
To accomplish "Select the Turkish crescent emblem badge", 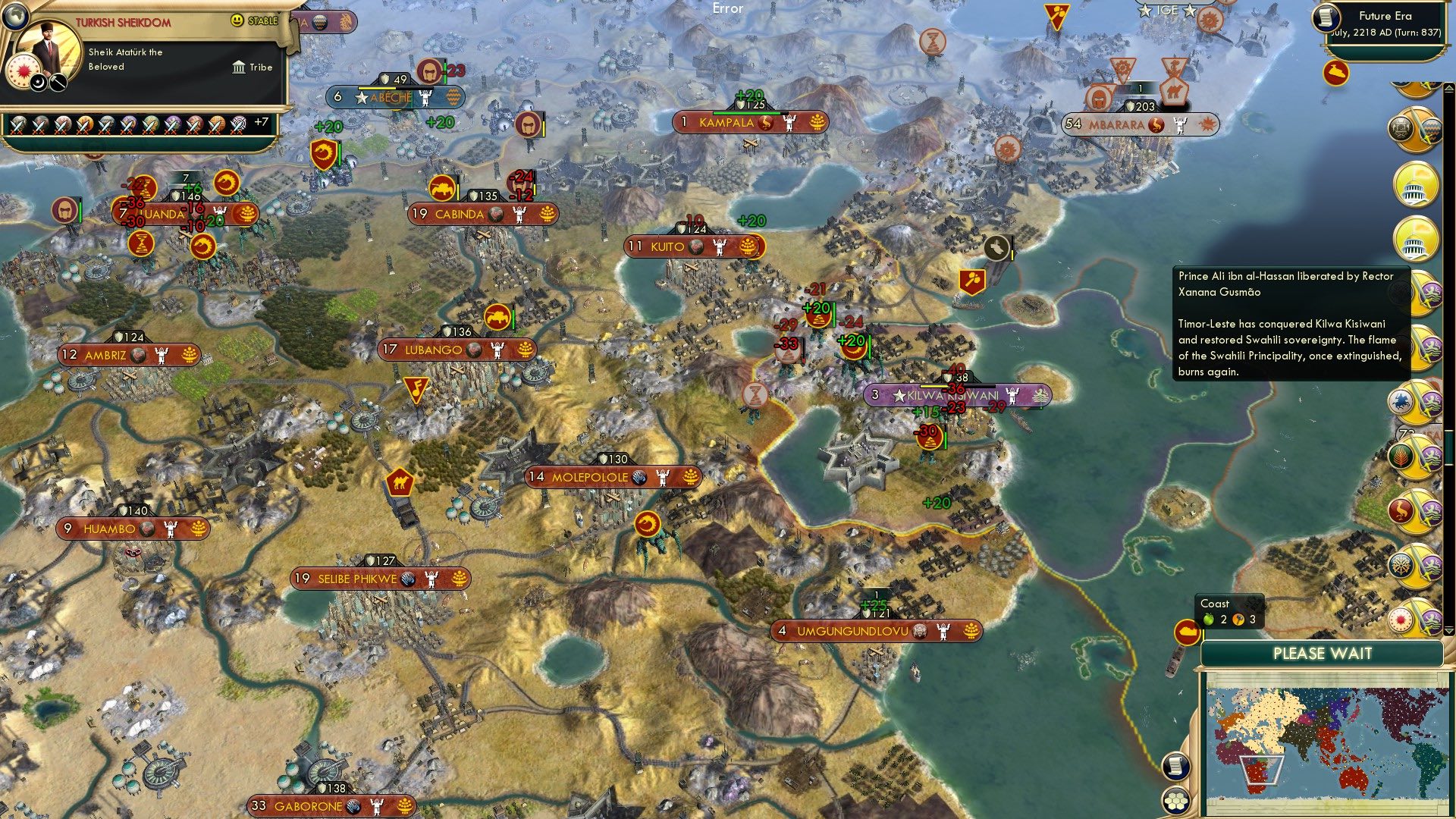I will (x=37, y=83).
